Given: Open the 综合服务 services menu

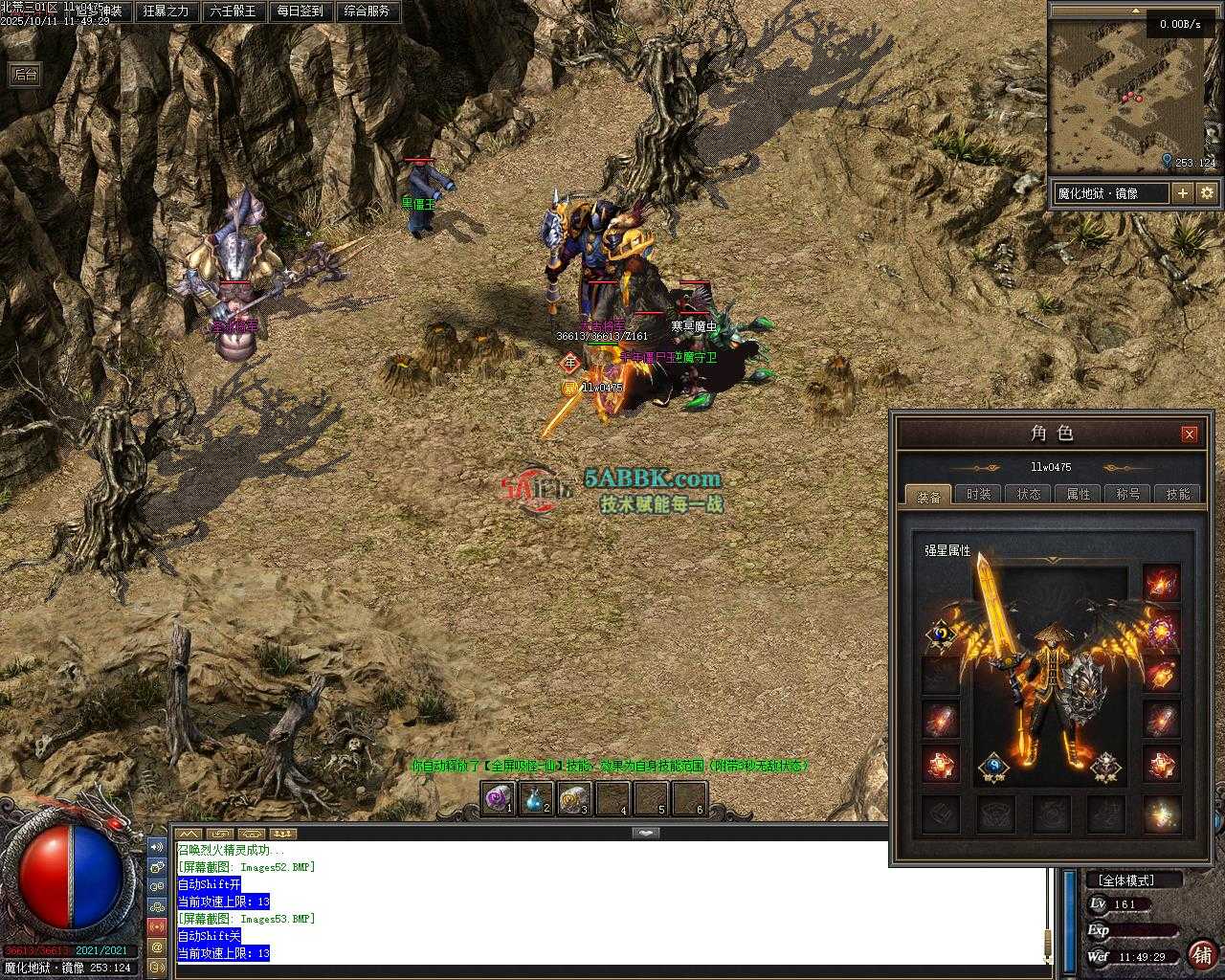Looking at the screenshot, I should coord(367,11).
